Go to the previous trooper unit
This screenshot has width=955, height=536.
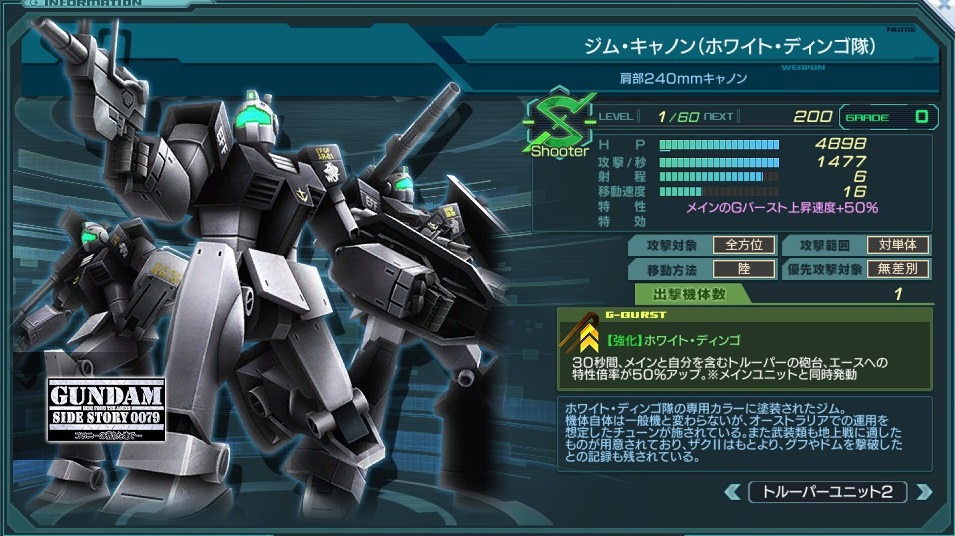tap(736, 491)
